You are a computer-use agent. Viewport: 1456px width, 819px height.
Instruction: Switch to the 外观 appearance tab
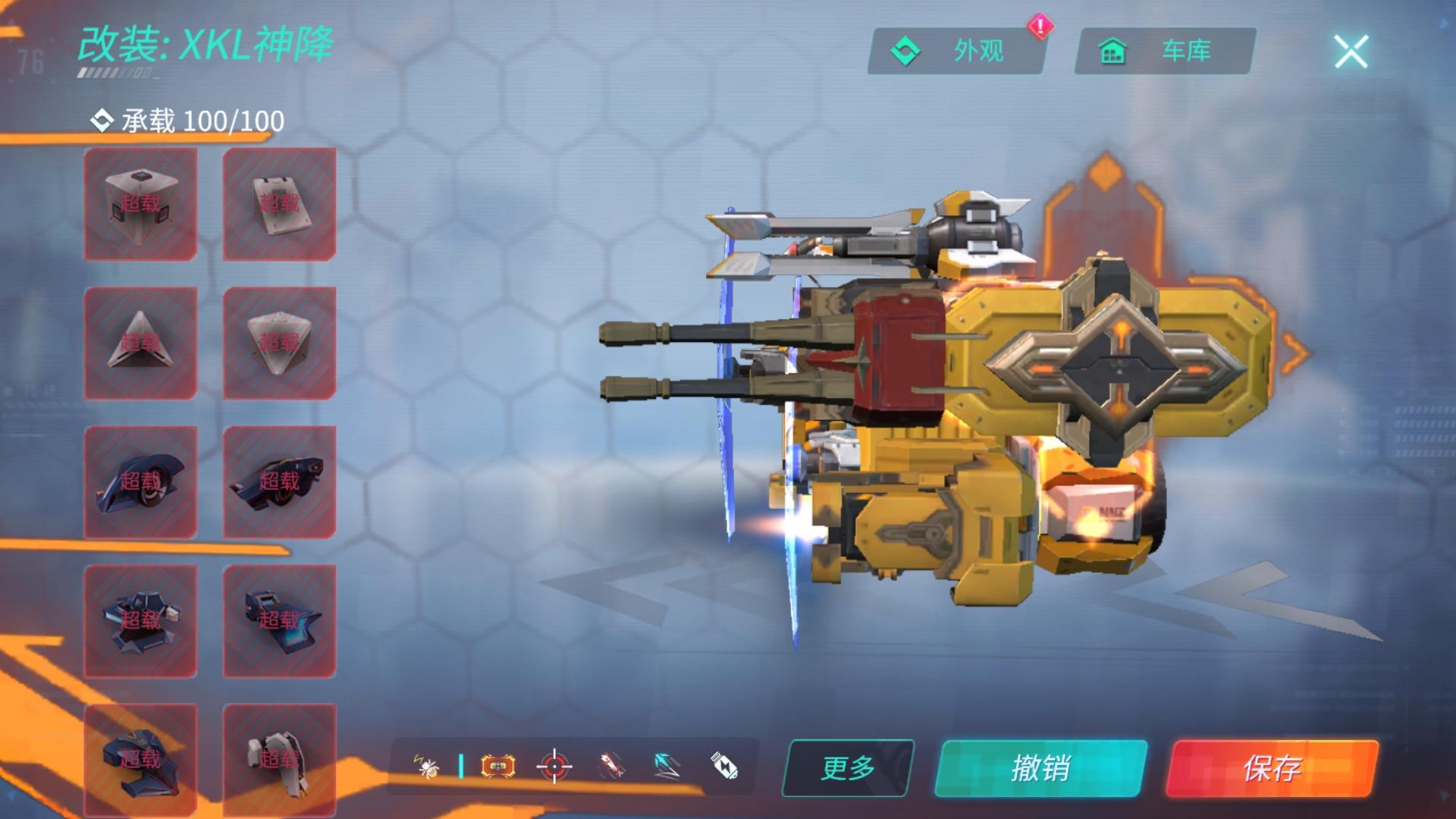[x=955, y=52]
